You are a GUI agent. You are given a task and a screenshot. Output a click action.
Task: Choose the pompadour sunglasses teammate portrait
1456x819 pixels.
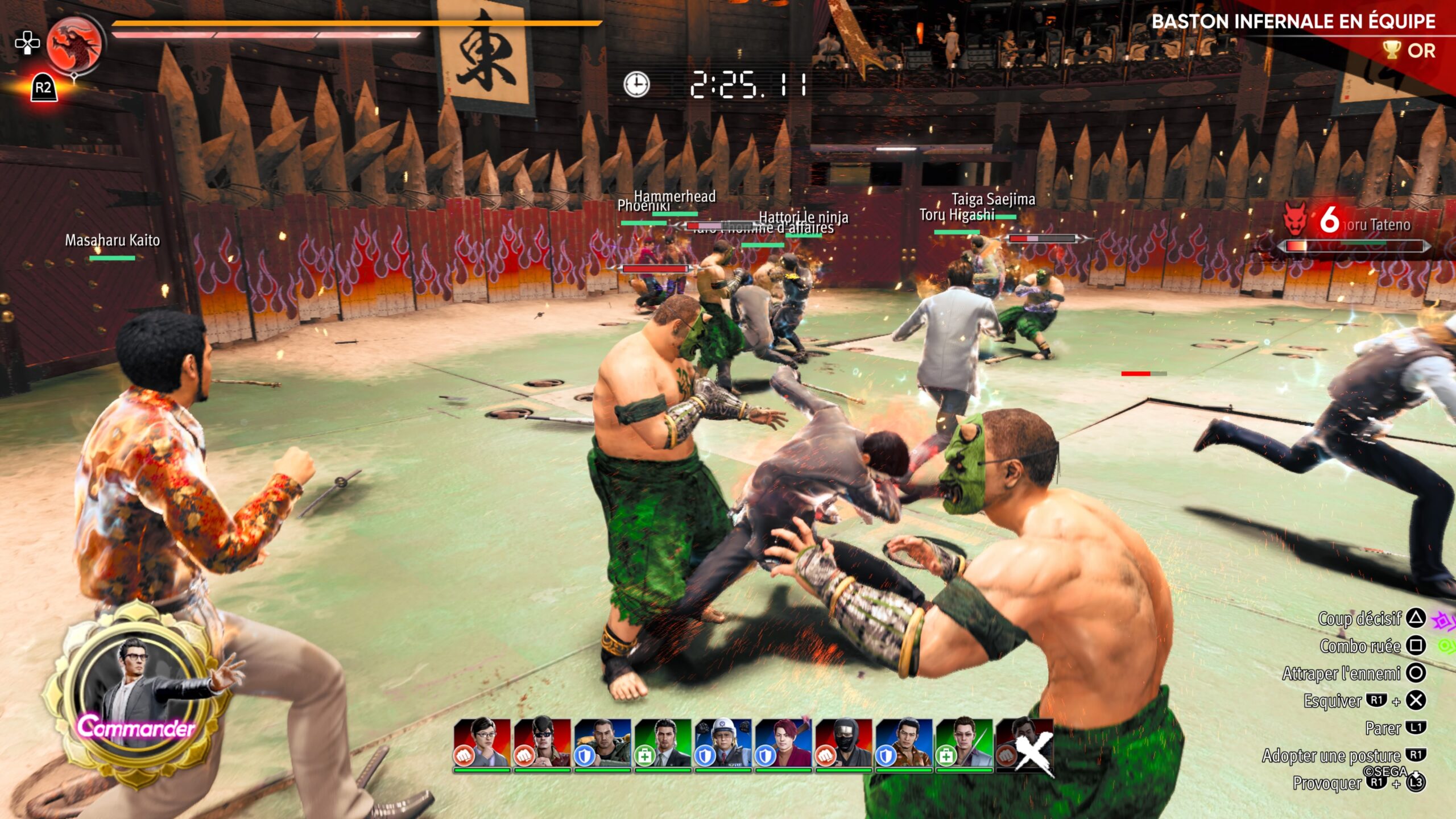pos(542,743)
